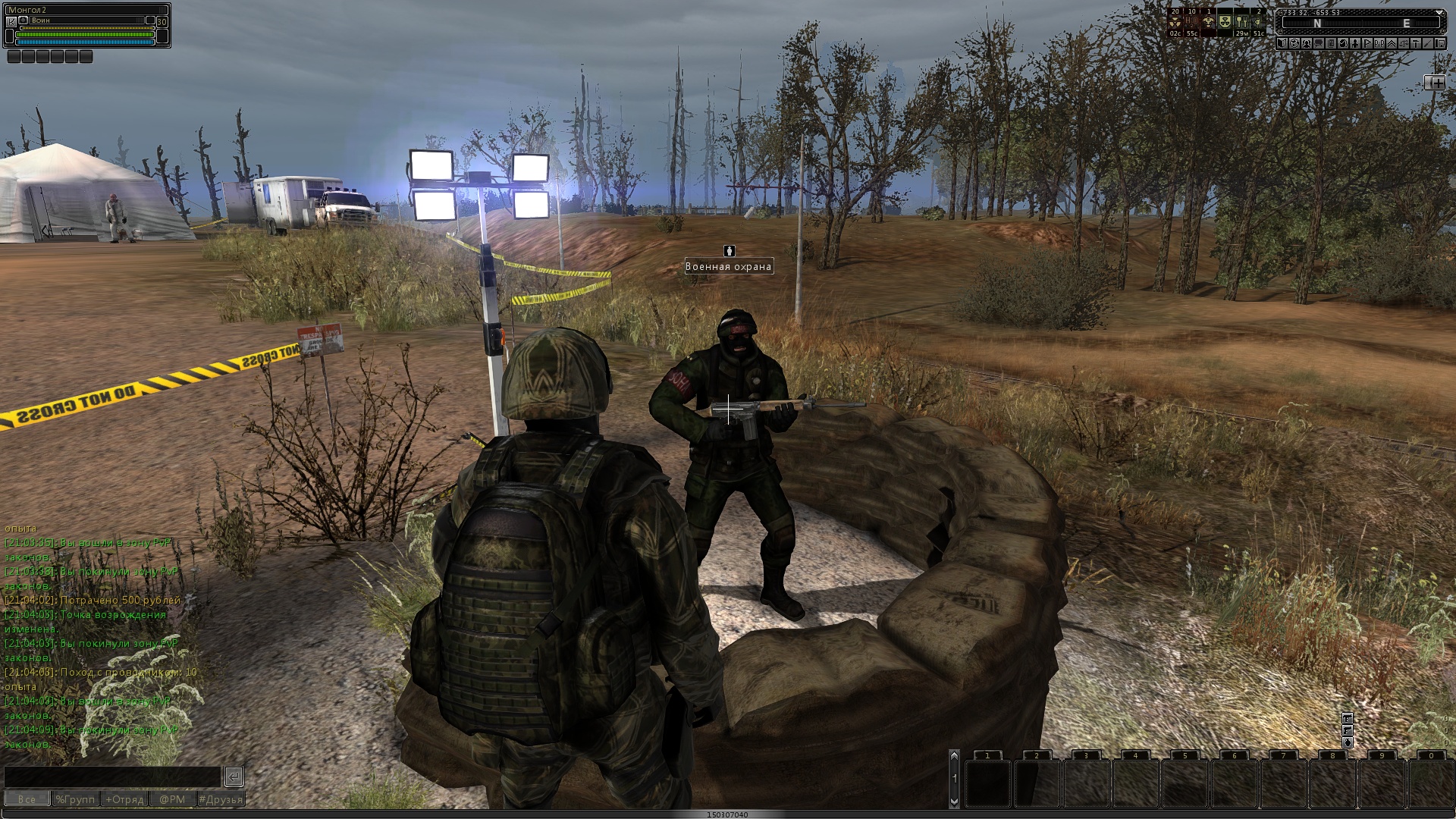The width and height of the screenshot is (1456, 819).
Task: Click the radiation status icon
Action: (x=1175, y=22)
